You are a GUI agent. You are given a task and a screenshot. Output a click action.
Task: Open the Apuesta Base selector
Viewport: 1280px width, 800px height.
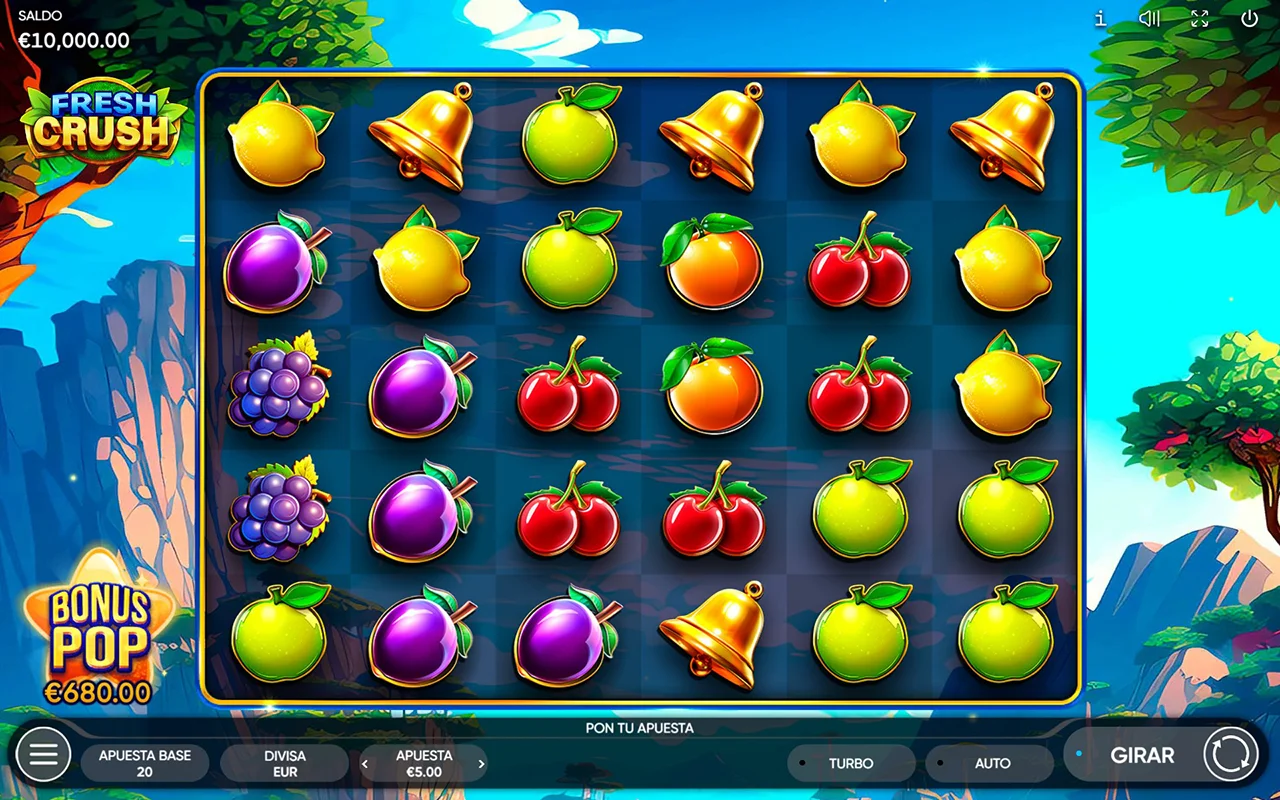tap(145, 763)
